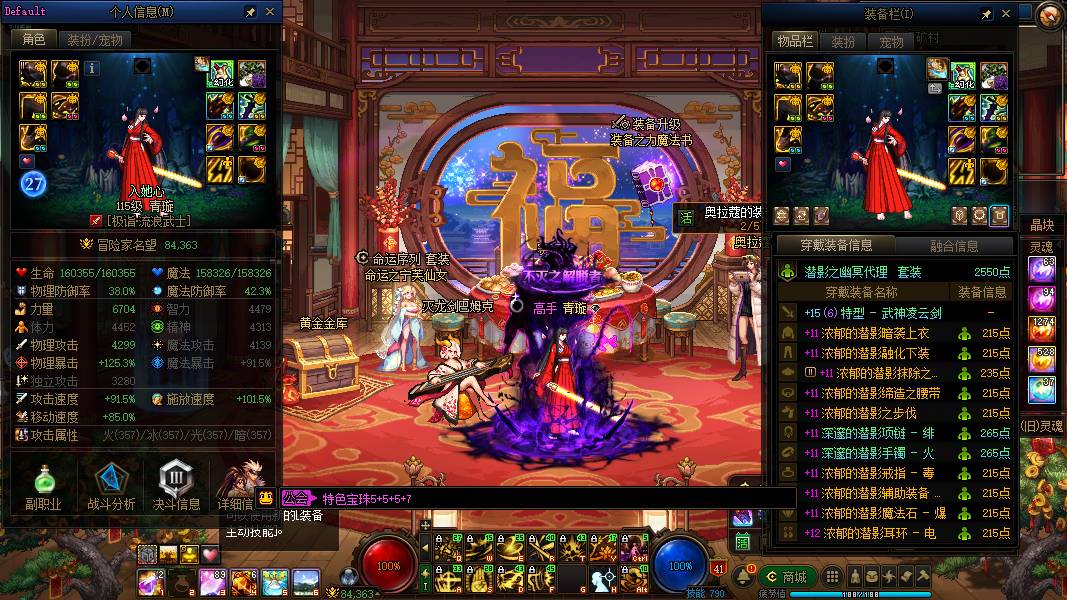This screenshot has width=1067, height=600.
Task: Select the 角色 tab
Action: tap(34, 40)
